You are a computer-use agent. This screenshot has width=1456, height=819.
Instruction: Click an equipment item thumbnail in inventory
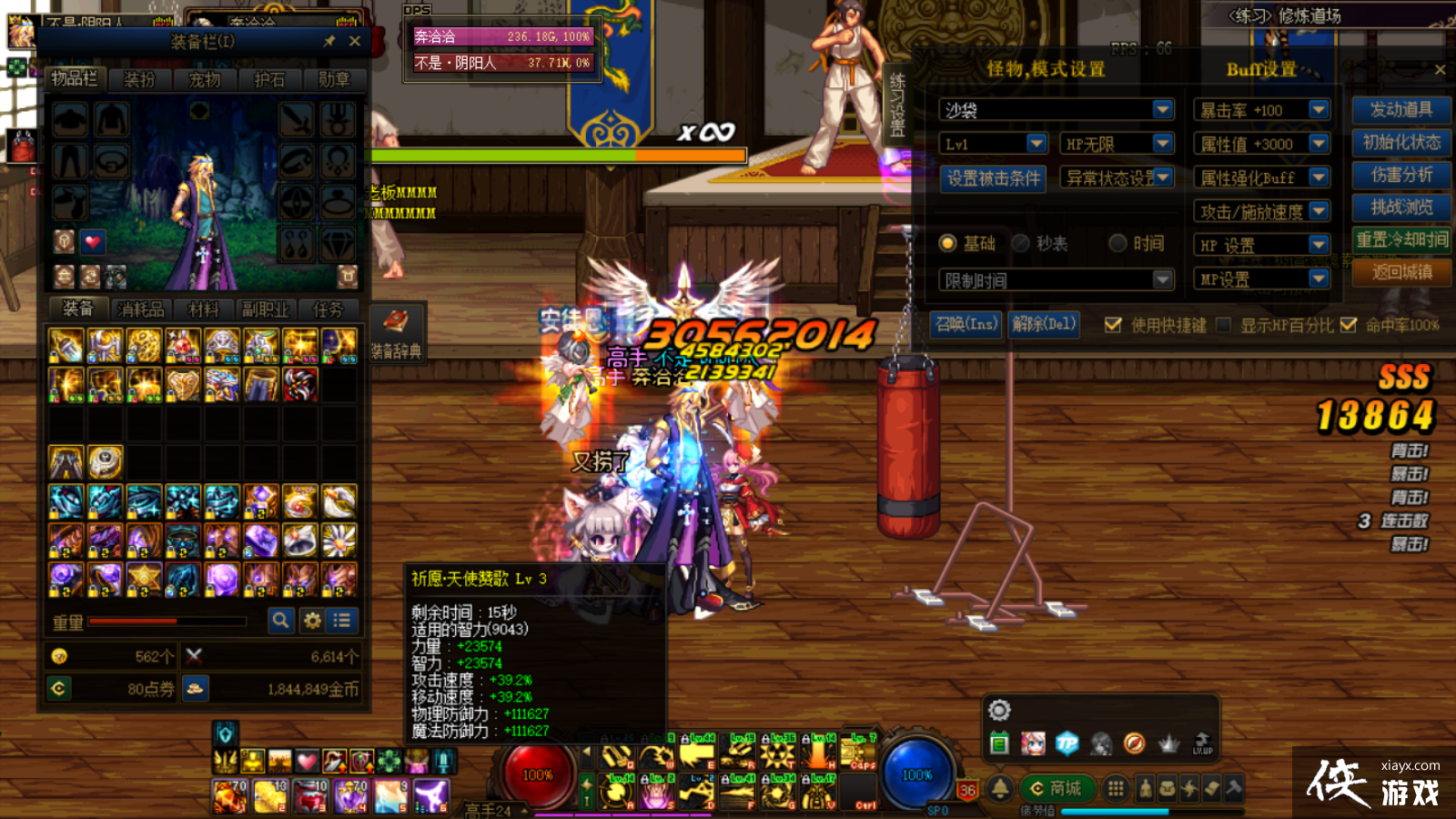[67, 343]
